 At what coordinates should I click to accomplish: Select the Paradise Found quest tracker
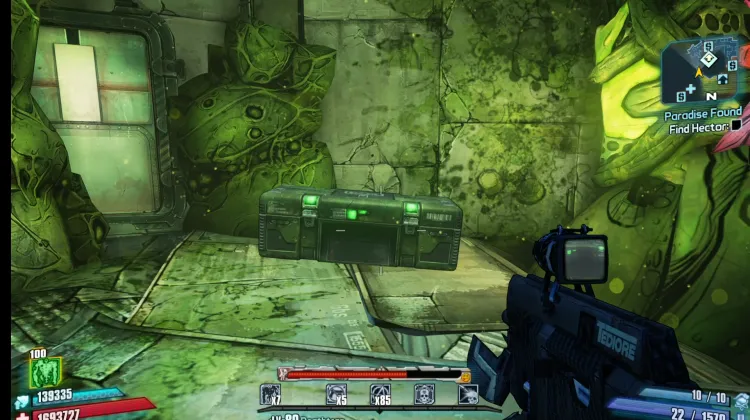[703, 114]
